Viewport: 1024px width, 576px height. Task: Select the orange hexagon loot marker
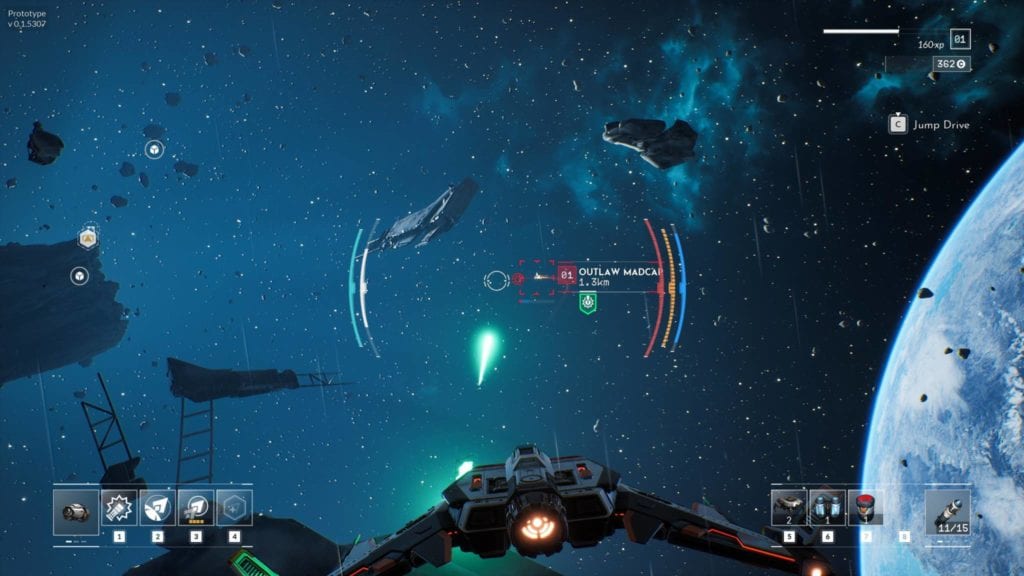pos(88,238)
